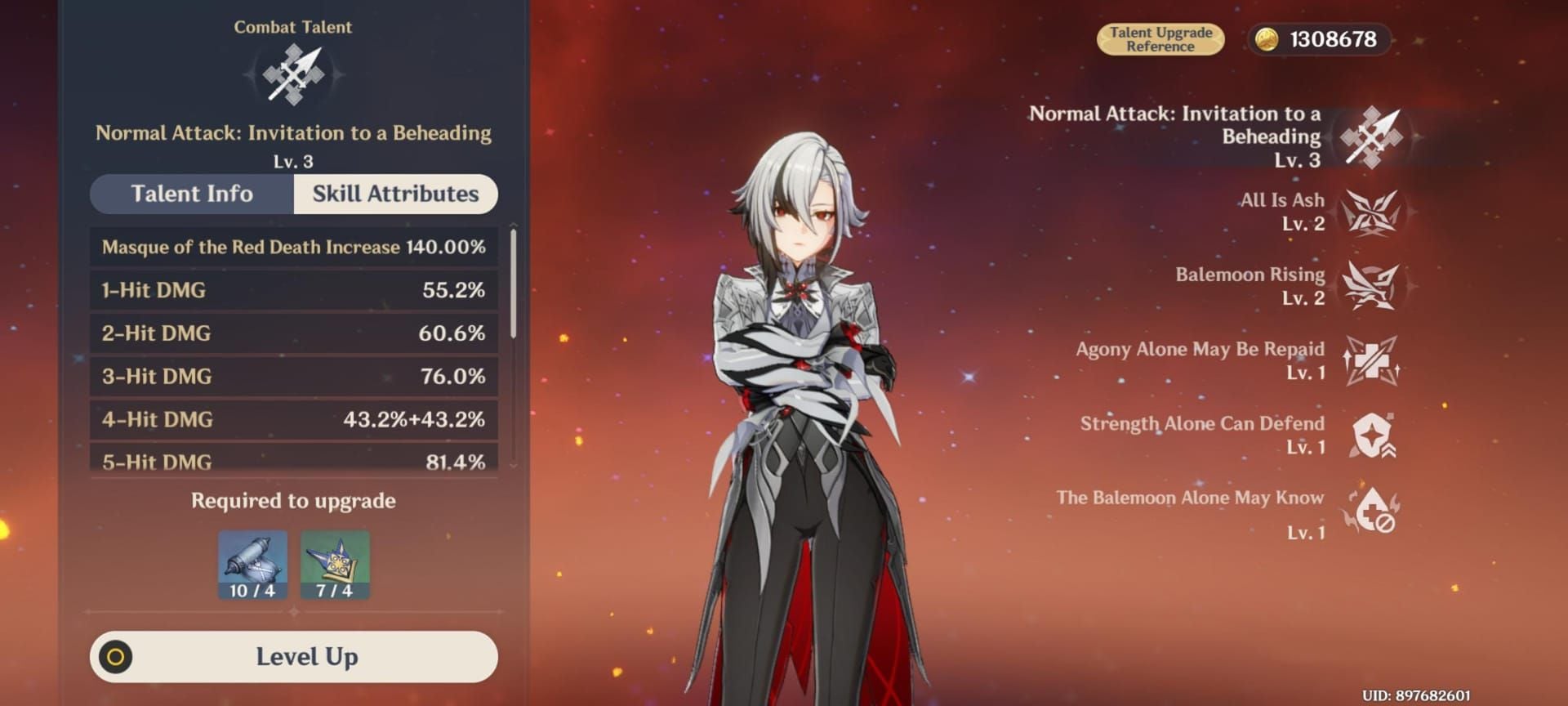Select Normal Attack: Invitation to a Beheading talent
The height and width of the screenshot is (706, 1568).
point(1371,137)
